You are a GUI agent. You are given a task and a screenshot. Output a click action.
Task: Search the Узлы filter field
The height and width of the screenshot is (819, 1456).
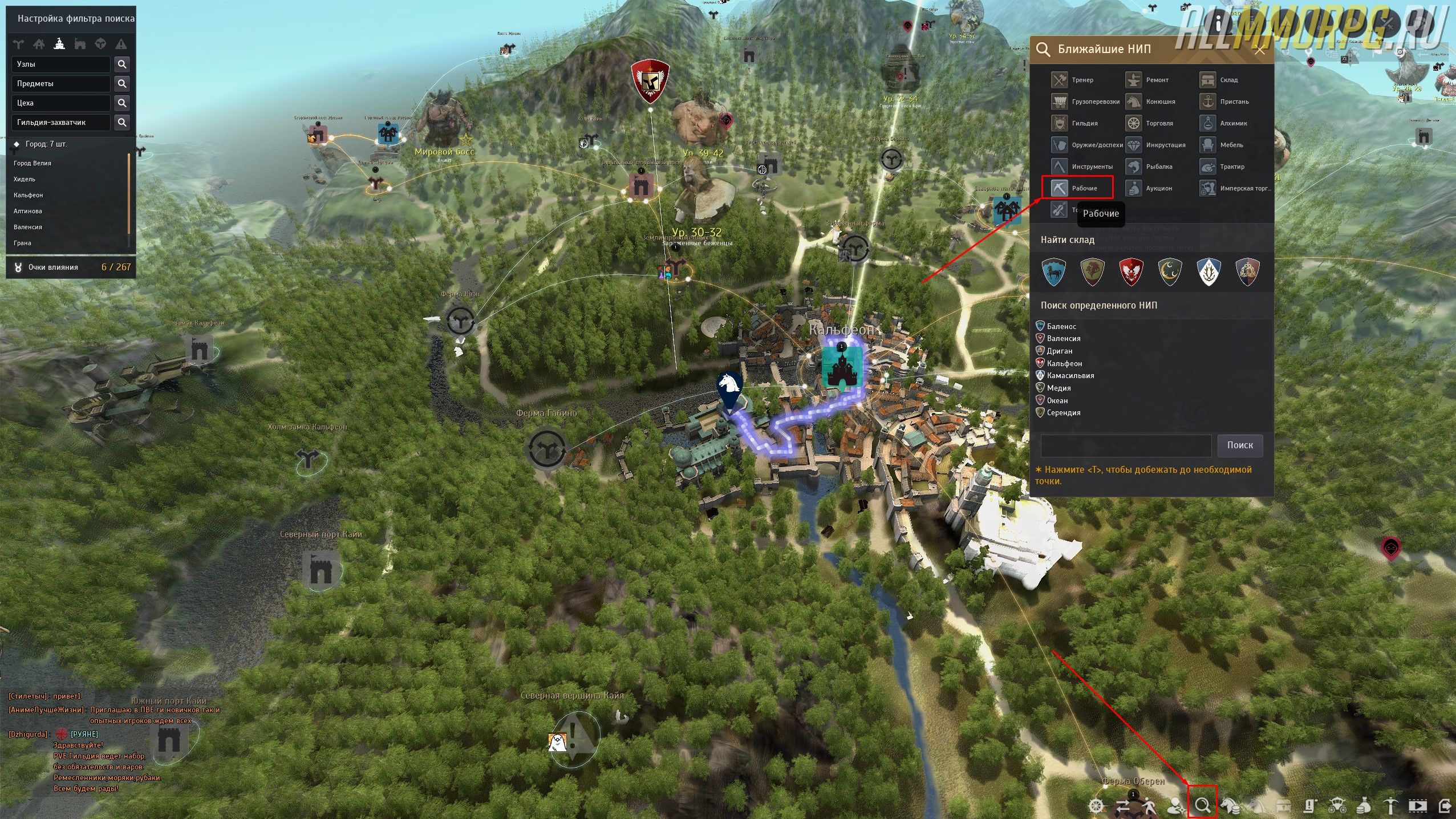(x=121, y=64)
